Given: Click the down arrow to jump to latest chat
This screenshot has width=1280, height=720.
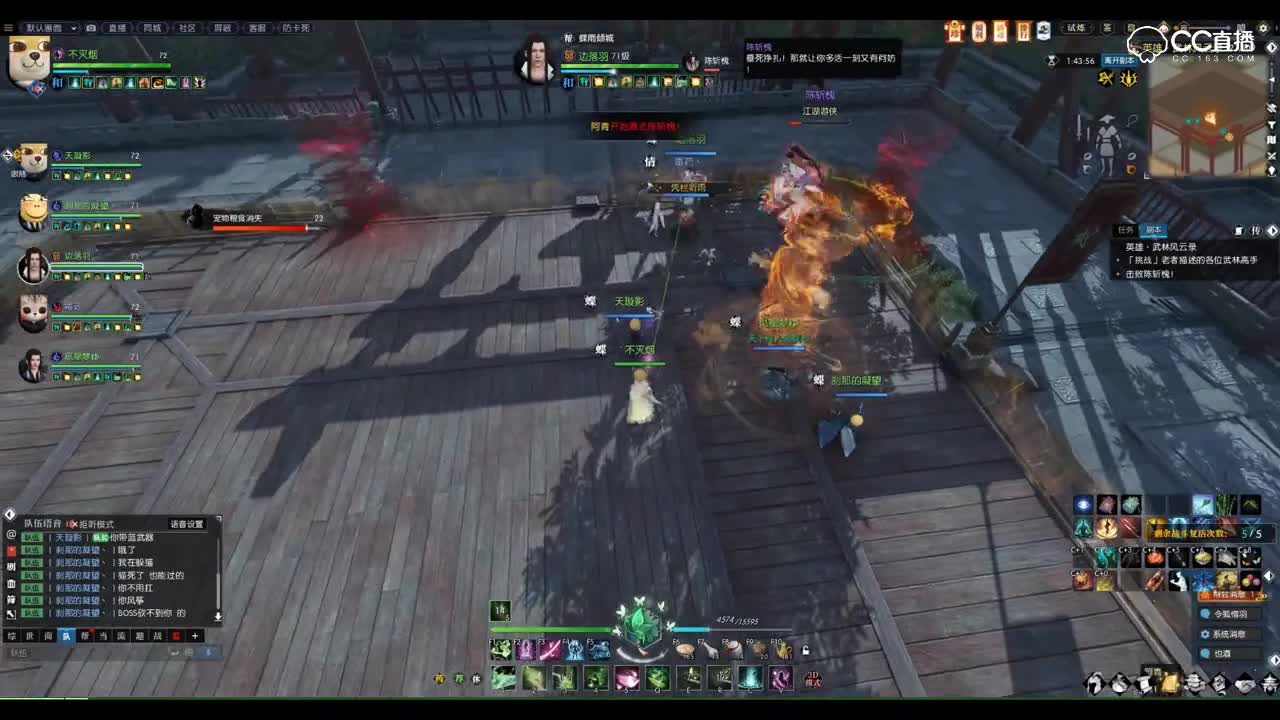Looking at the screenshot, I should tap(218, 617).
